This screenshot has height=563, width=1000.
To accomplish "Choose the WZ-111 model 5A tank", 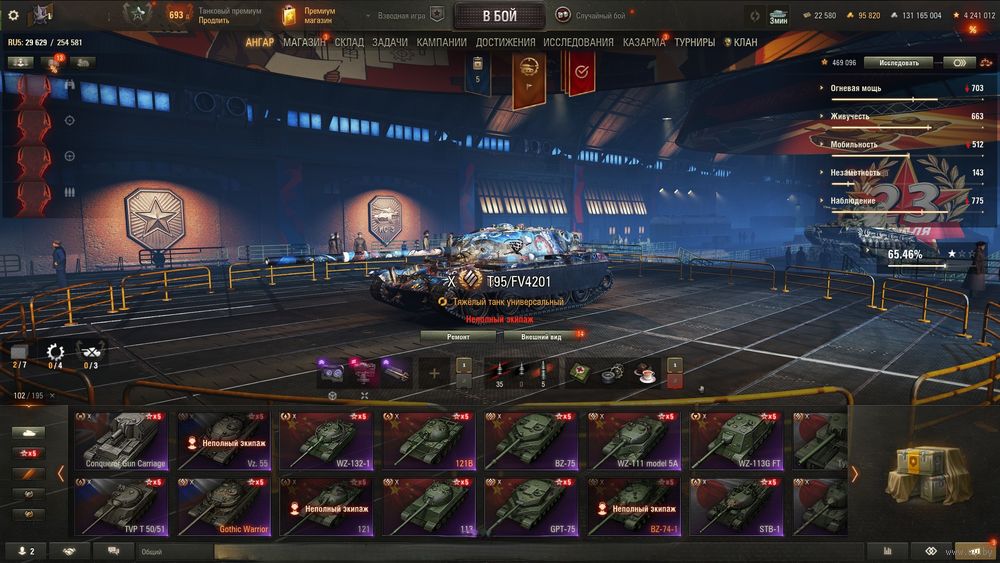I will 635,440.
